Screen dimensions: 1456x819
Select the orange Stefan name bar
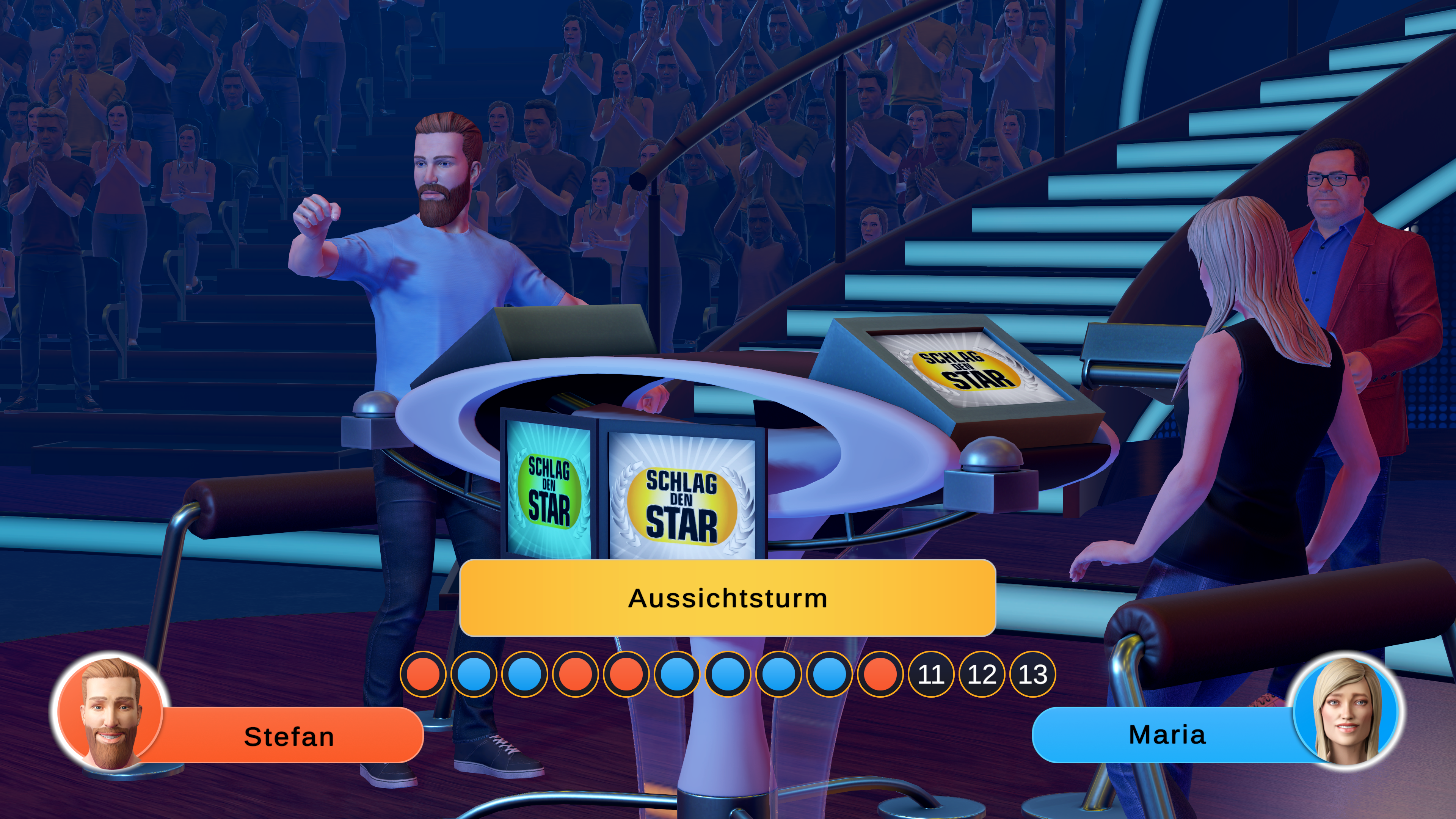pos(289,736)
